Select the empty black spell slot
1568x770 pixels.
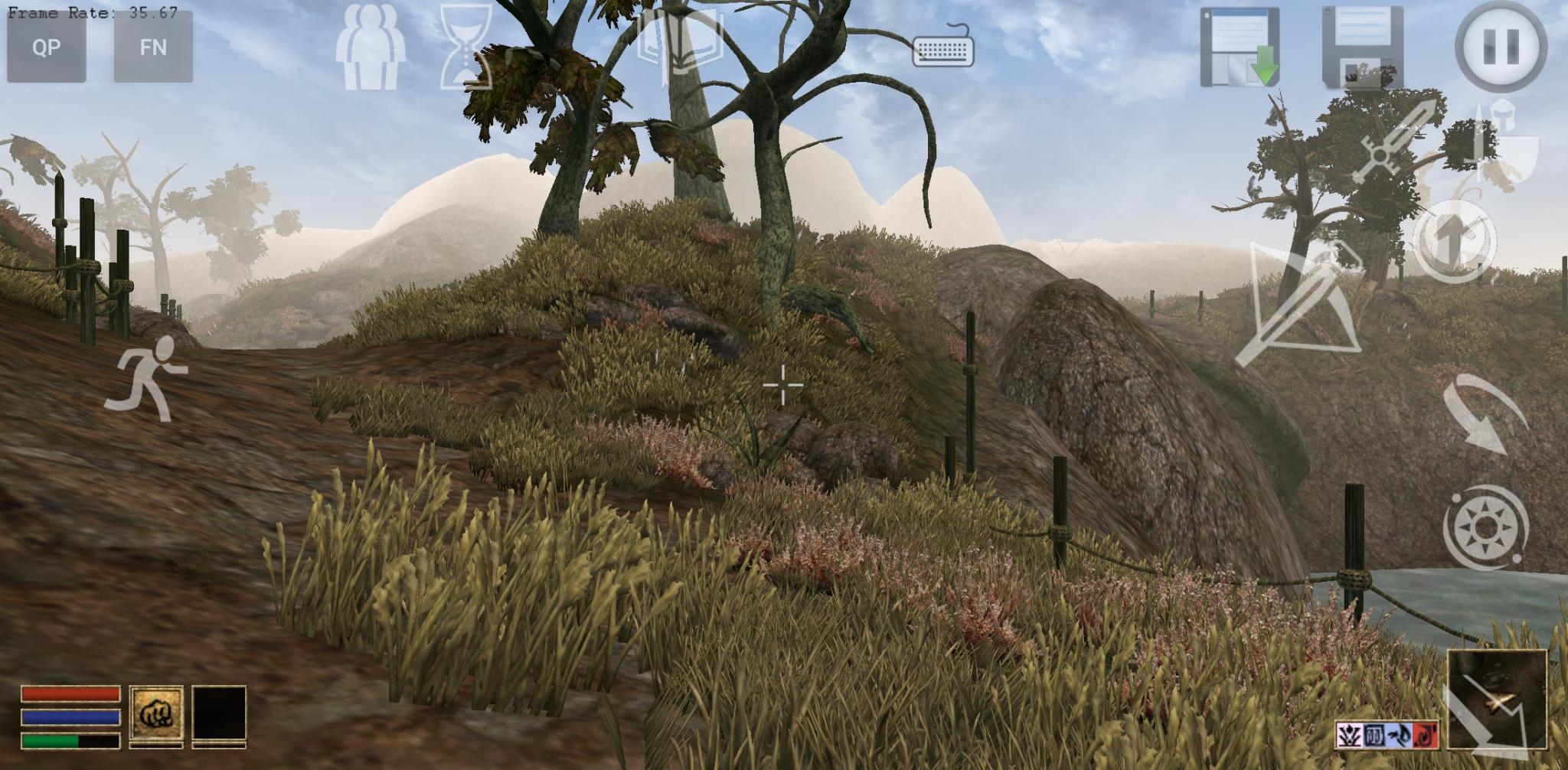click(x=219, y=714)
